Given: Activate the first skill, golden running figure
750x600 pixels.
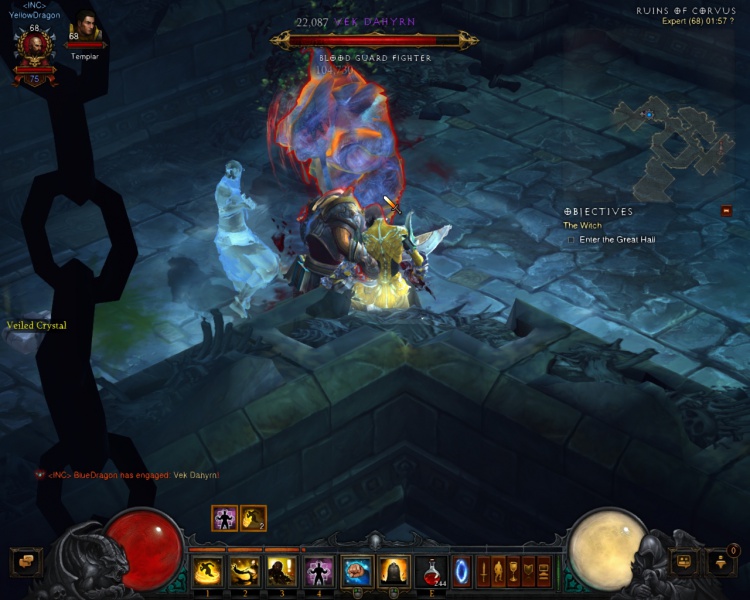Looking at the screenshot, I should point(207,571).
